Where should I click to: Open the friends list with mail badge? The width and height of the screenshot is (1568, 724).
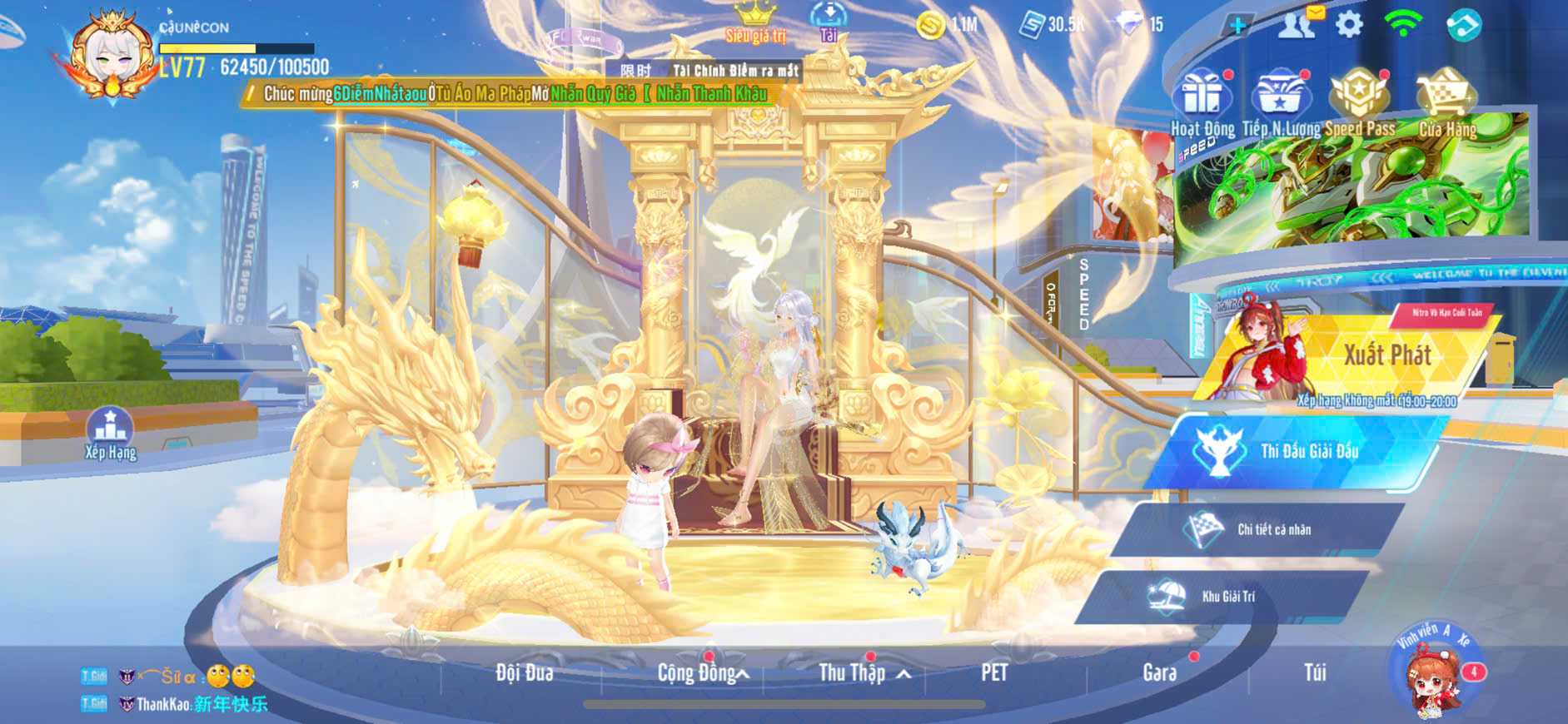[x=1297, y=25]
